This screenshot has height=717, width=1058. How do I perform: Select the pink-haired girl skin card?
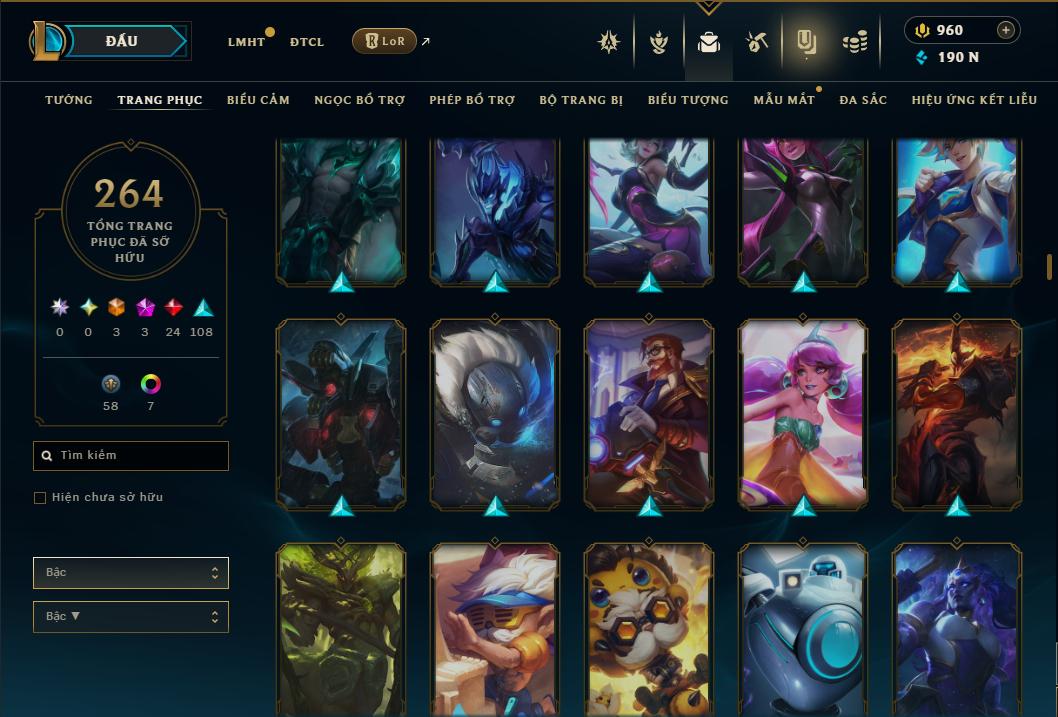[x=804, y=415]
